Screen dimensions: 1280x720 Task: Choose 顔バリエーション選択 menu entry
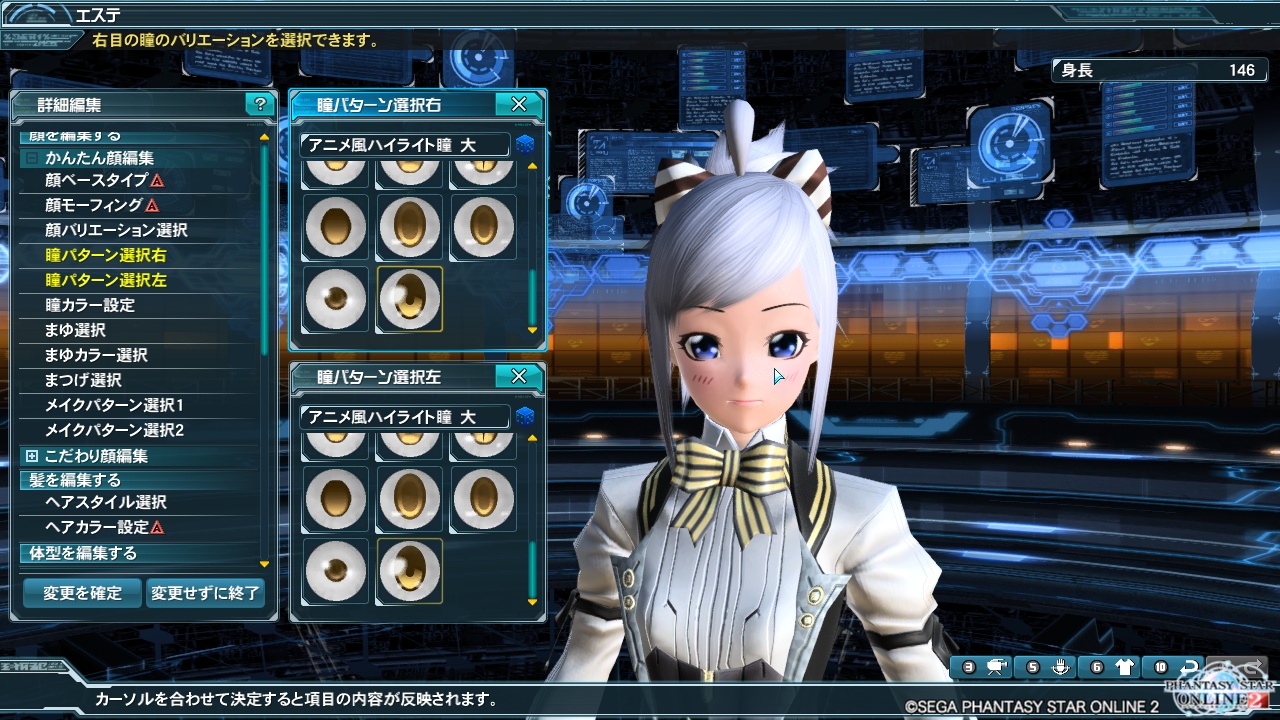click(x=116, y=230)
